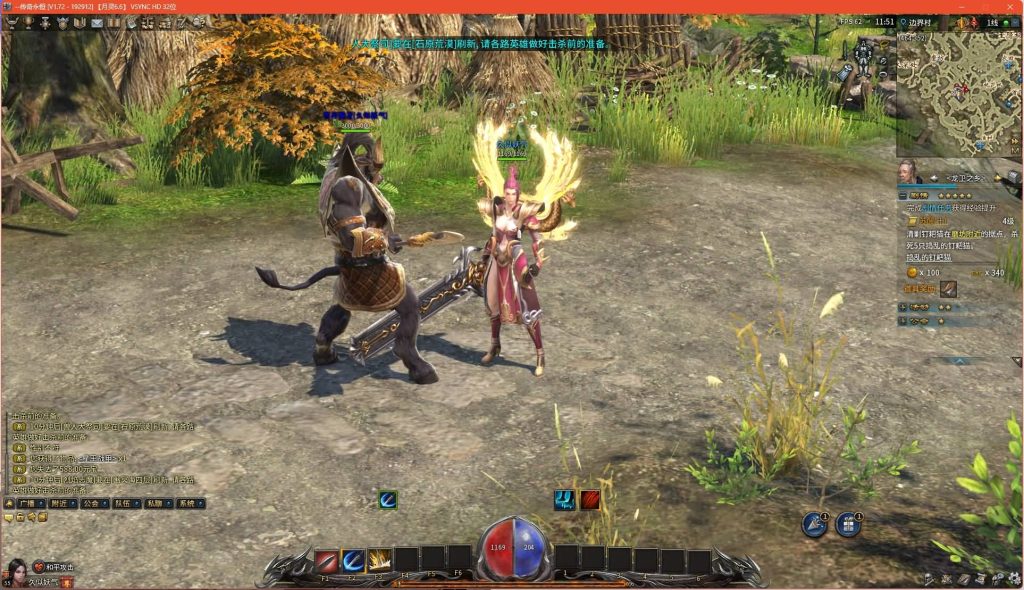Open the round blue arrow notification icon
Image resolution: width=1024 pixels, height=590 pixels.
tap(815, 524)
